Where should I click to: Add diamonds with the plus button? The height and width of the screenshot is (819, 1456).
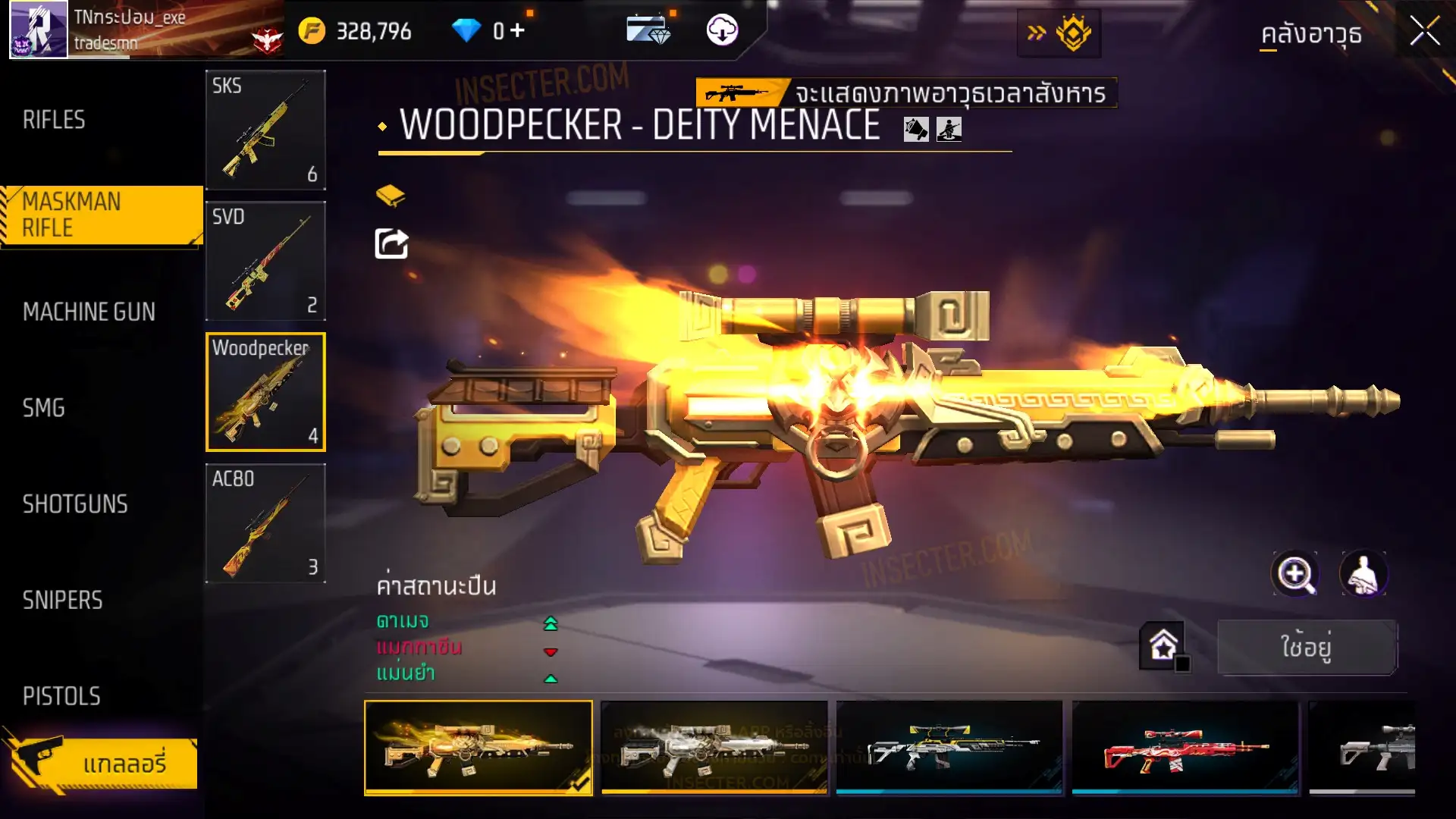coord(517,30)
